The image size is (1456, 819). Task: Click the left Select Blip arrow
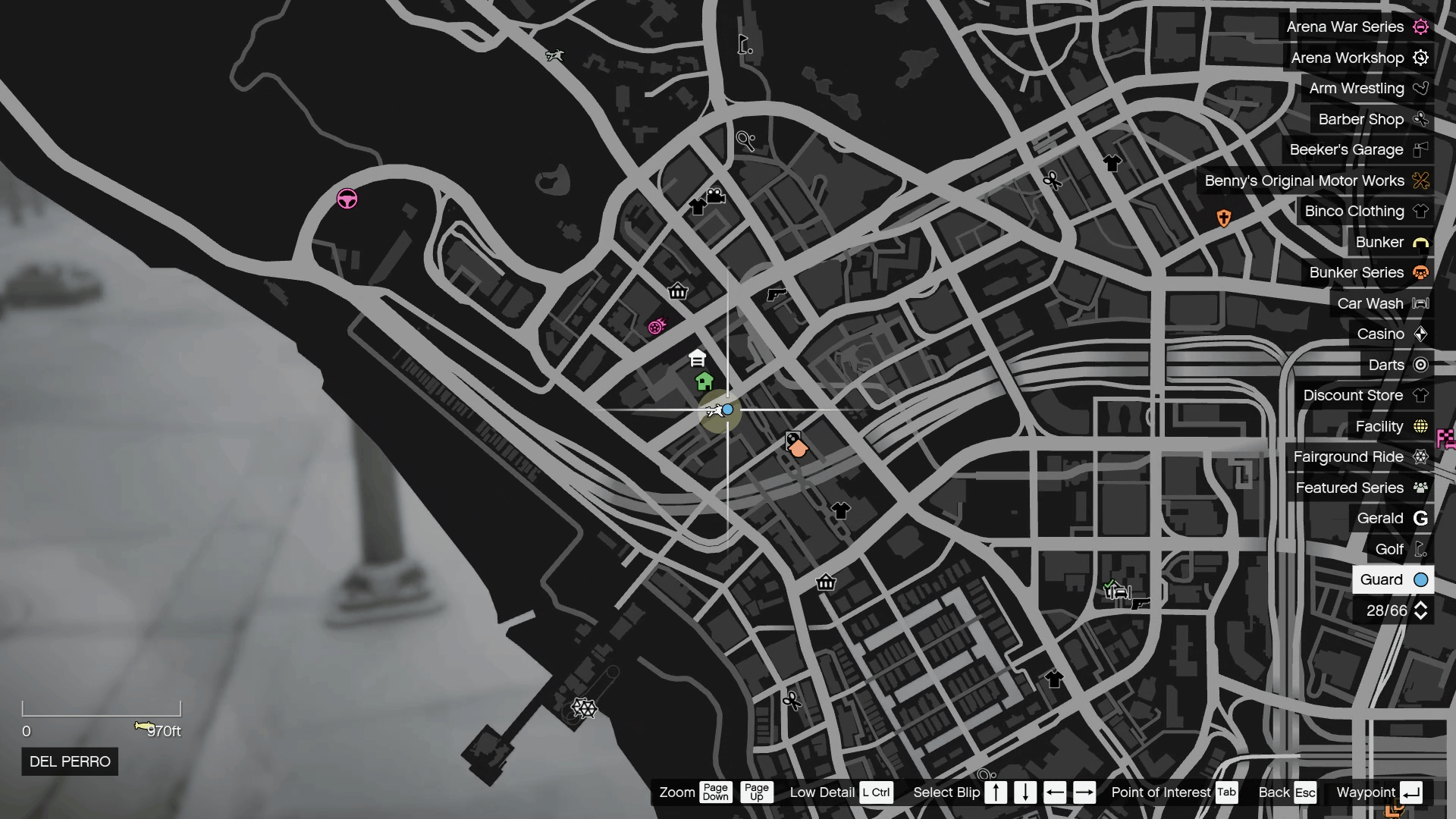(1056, 792)
